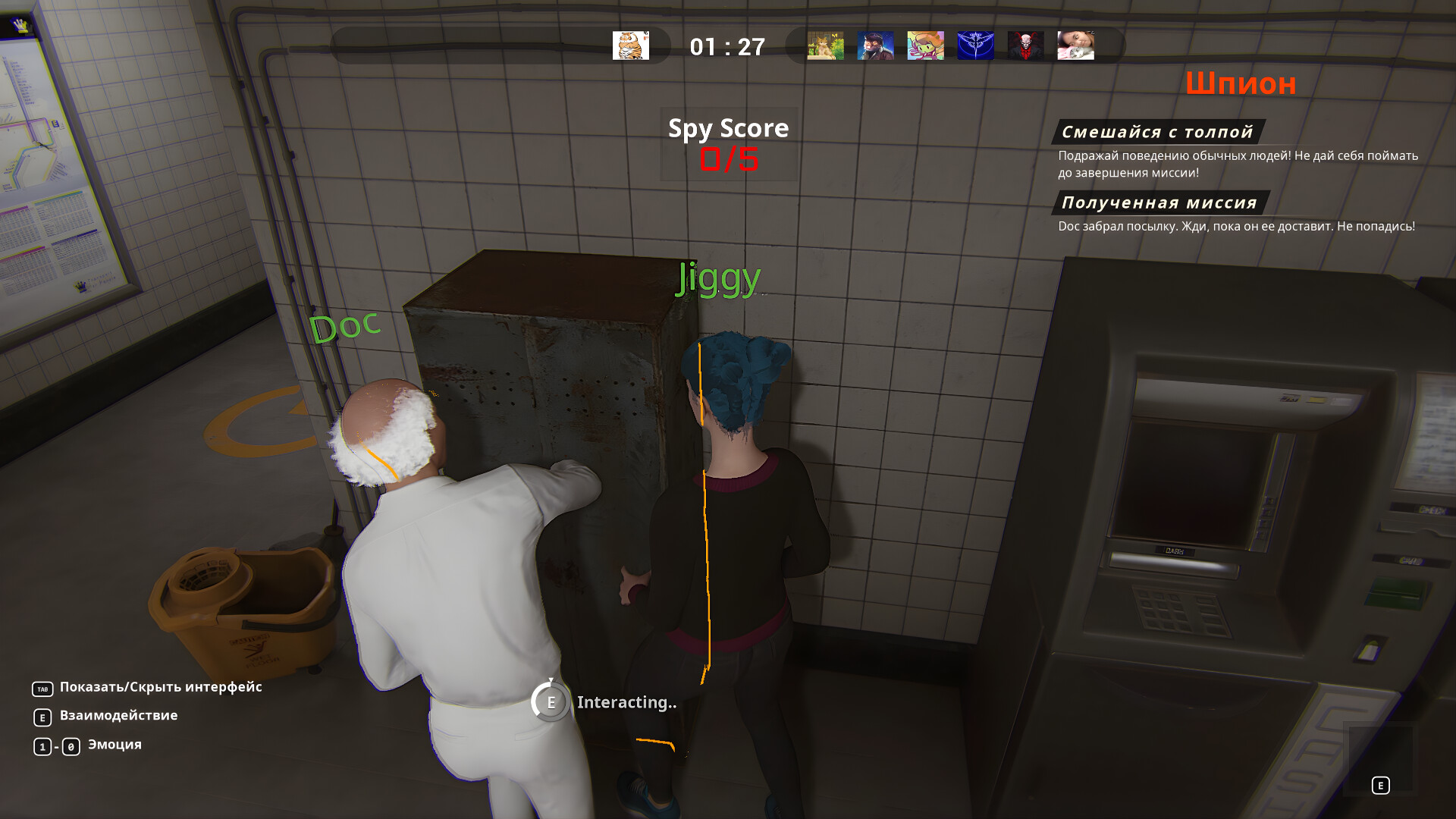
Task: Select the cat avatar player icon
Action: [826, 45]
